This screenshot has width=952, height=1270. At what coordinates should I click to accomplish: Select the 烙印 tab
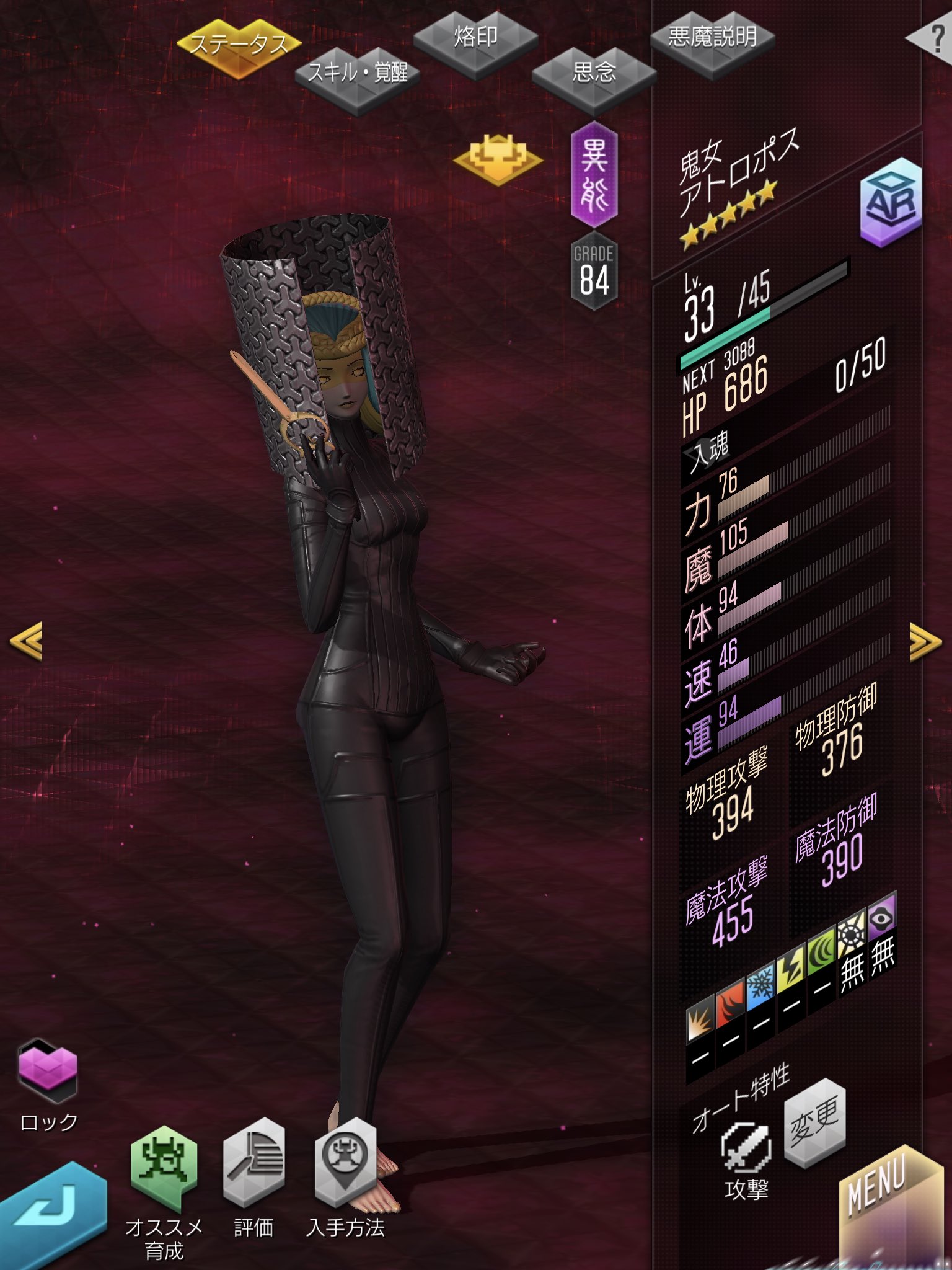click(x=475, y=38)
